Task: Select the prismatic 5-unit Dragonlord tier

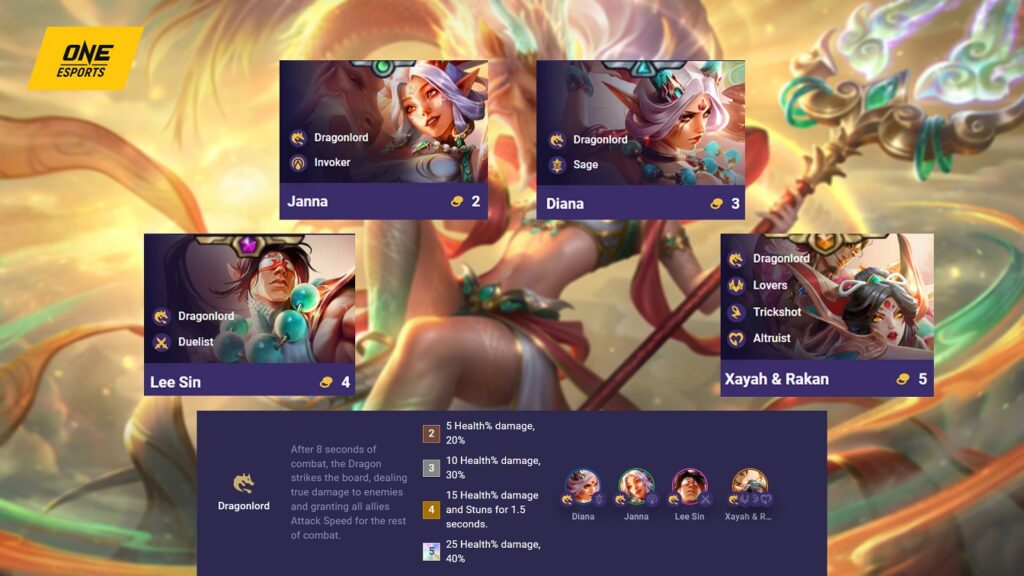Action: tap(431, 551)
